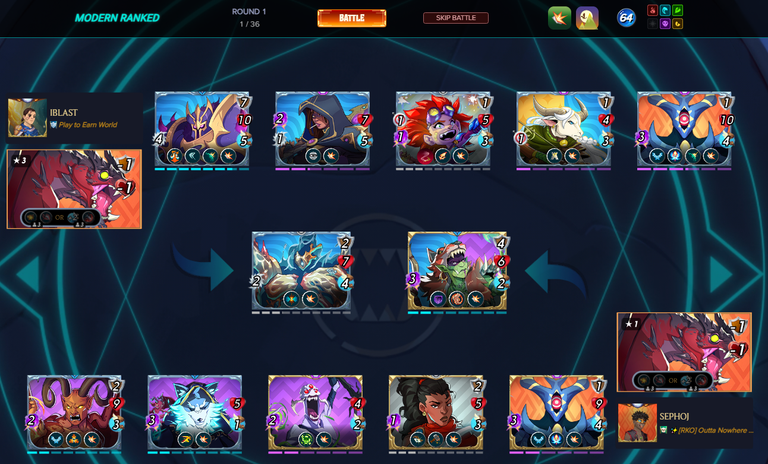Select the glowing cyan wolf card

point(195,412)
